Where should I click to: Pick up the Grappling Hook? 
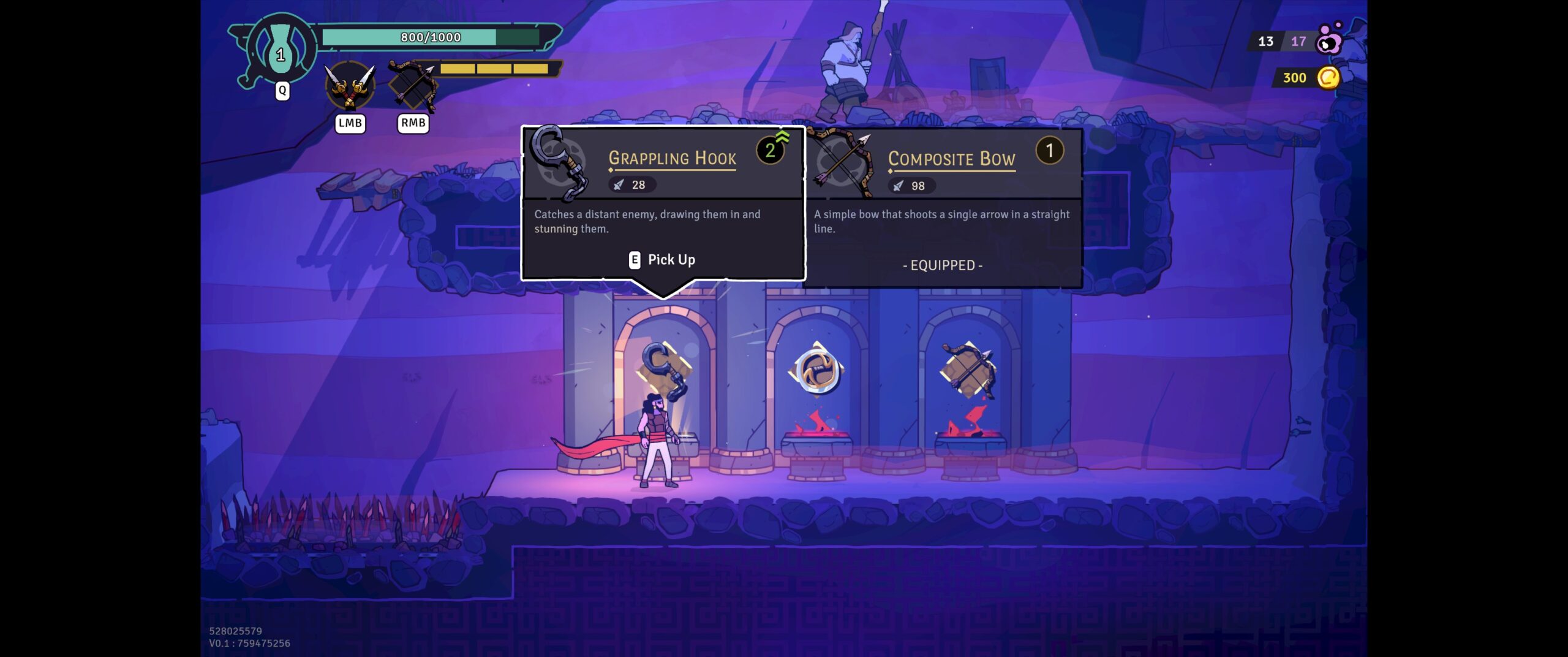[662, 260]
